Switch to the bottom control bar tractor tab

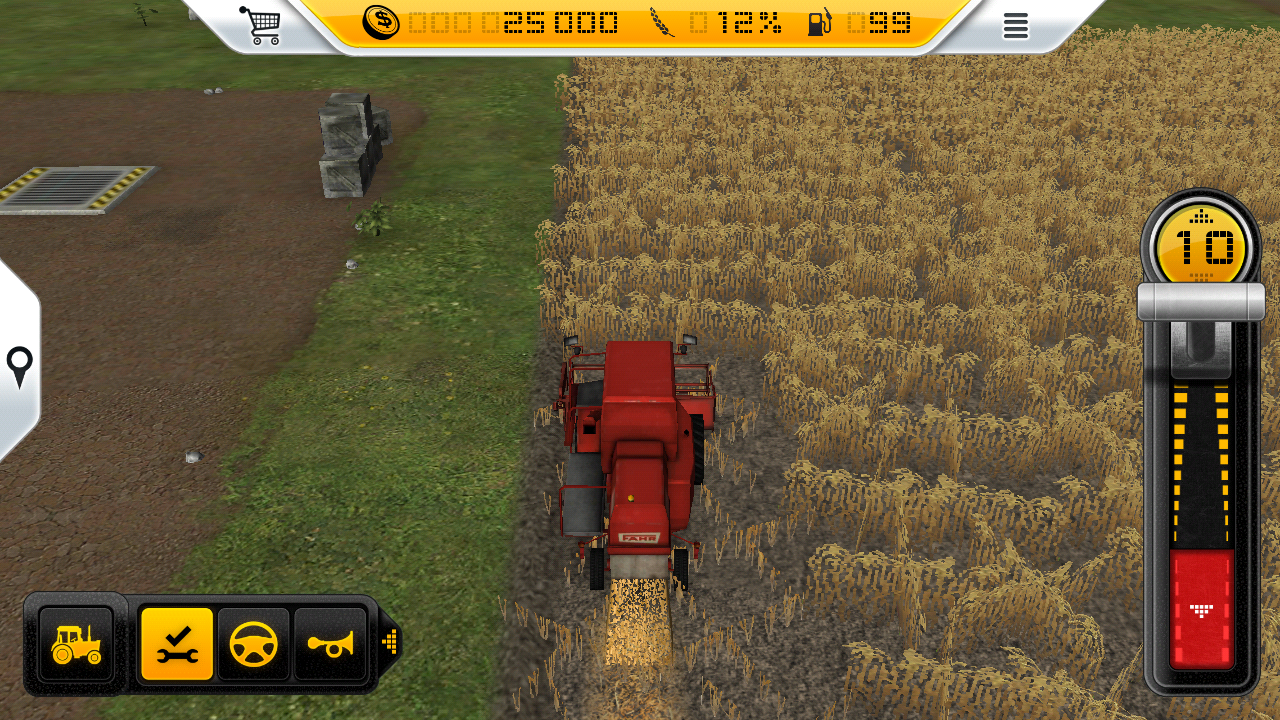click(74, 644)
